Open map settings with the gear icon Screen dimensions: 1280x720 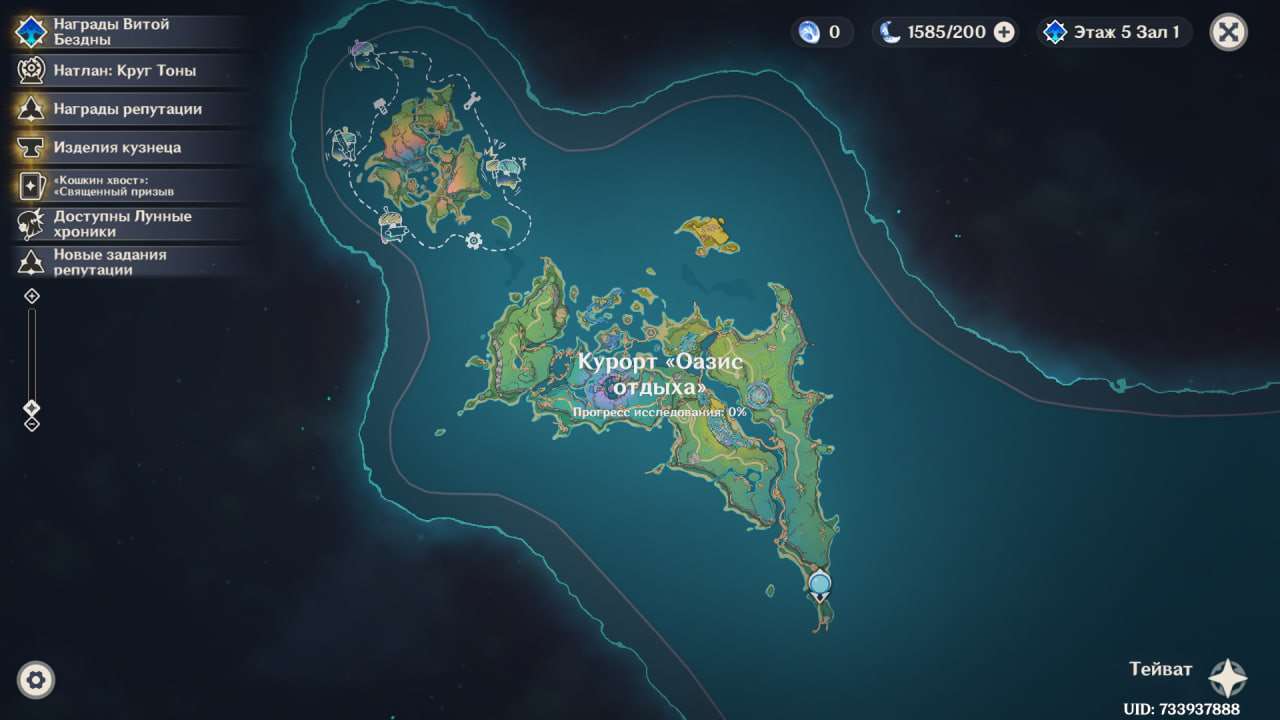pos(36,680)
